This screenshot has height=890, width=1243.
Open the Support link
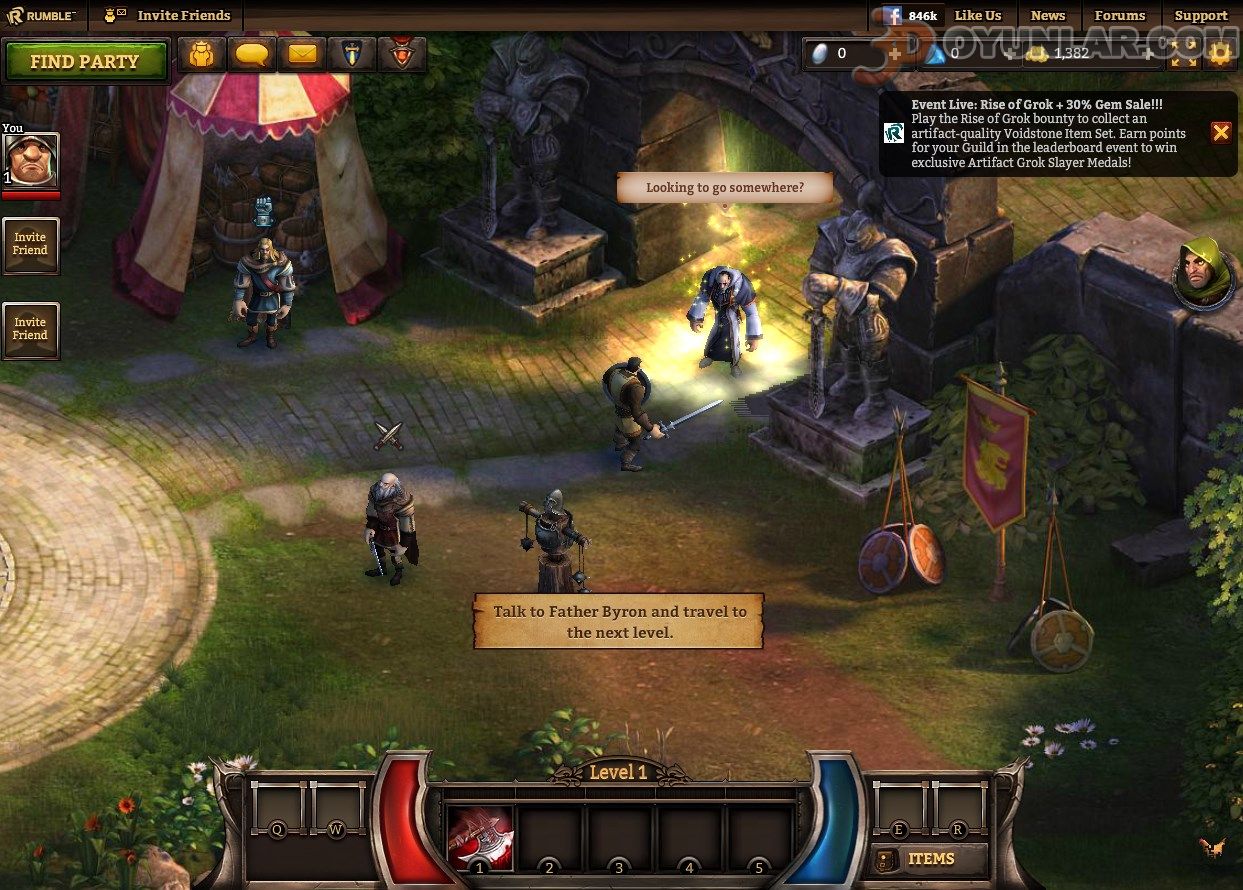pos(1200,15)
